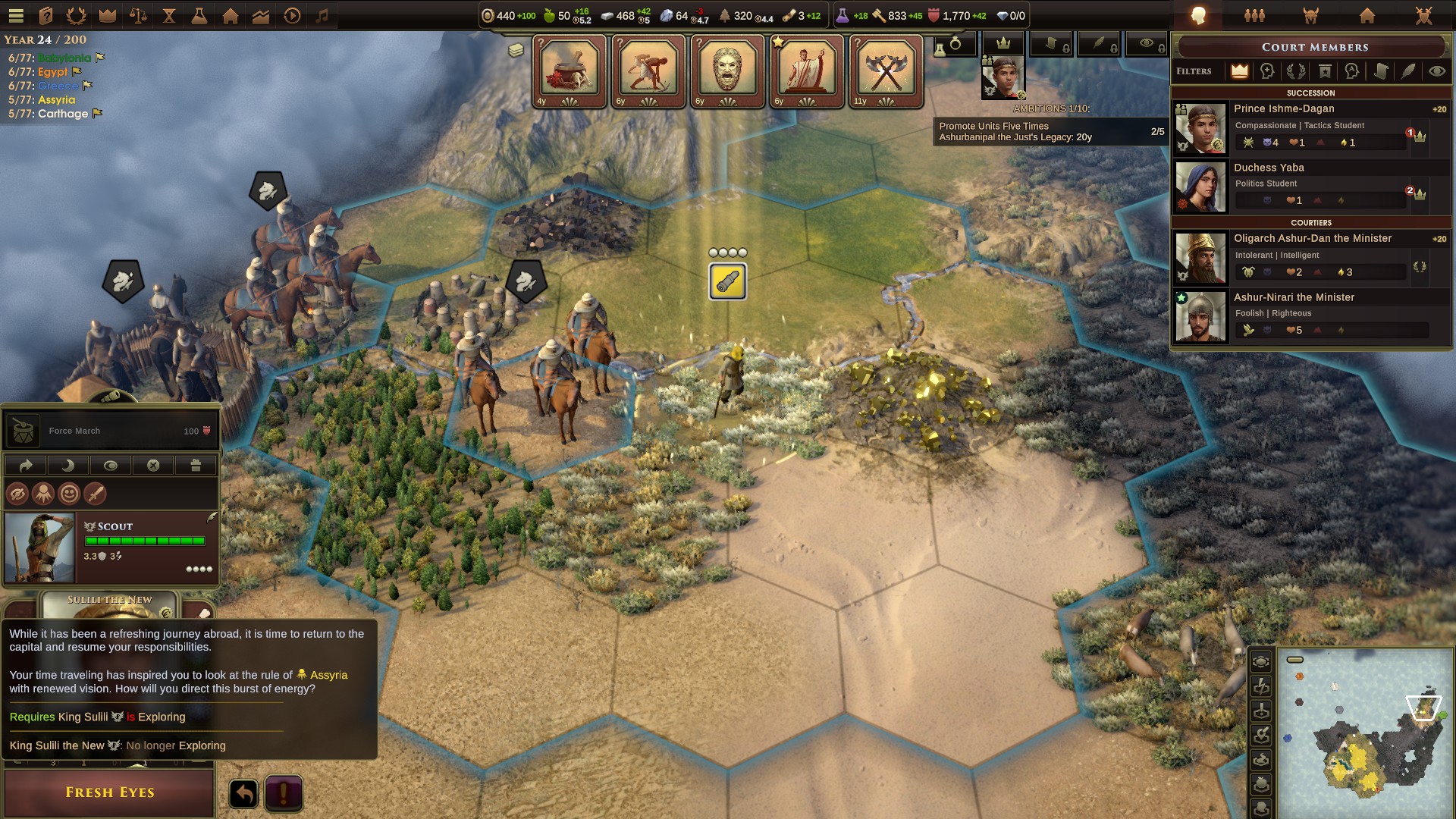
Task: Open the statistics graph icon on top toolbar
Action: [259, 14]
